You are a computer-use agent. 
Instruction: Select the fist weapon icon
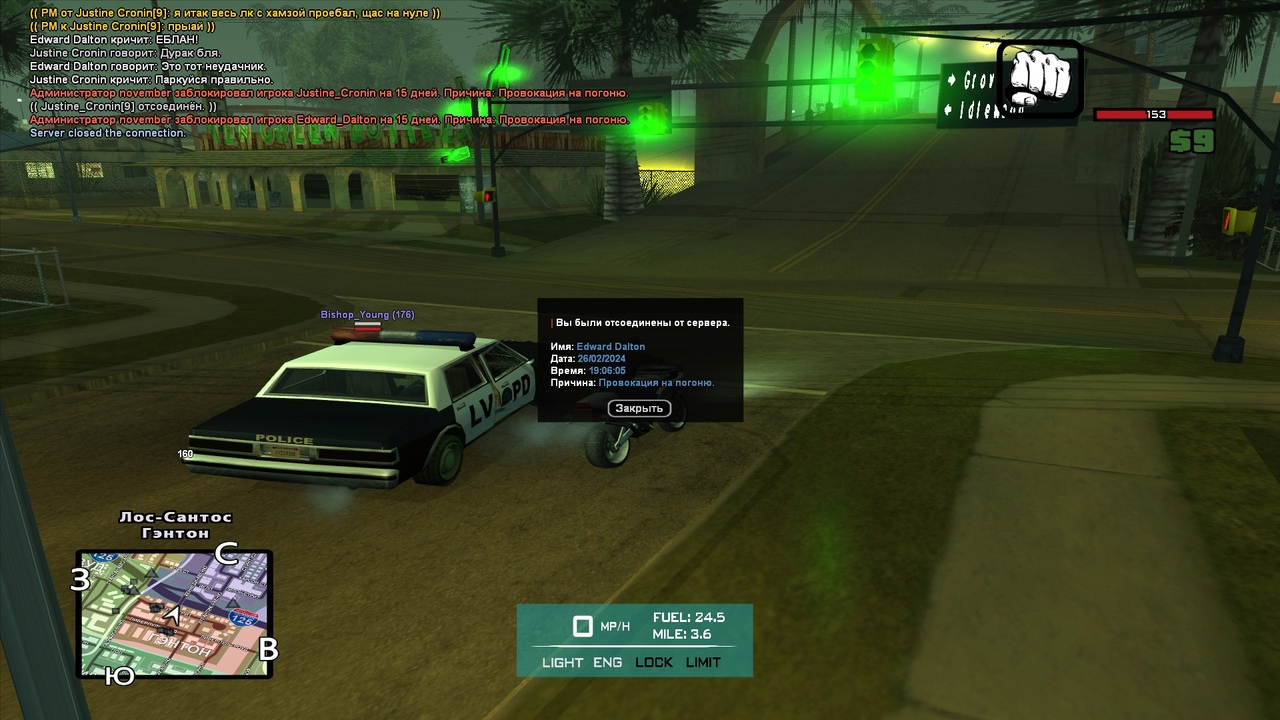click(1040, 77)
